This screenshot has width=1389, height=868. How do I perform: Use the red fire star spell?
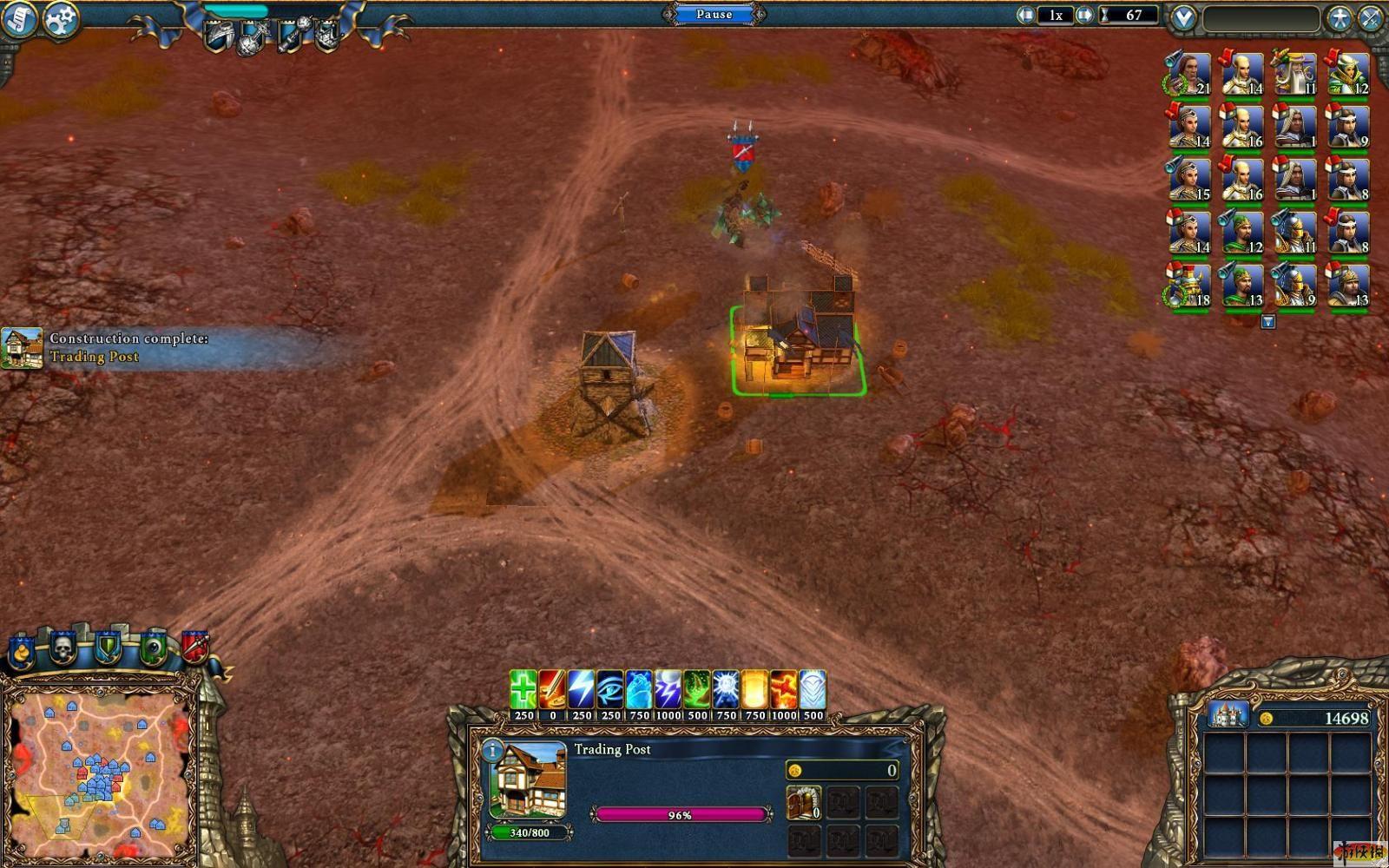point(783,690)
